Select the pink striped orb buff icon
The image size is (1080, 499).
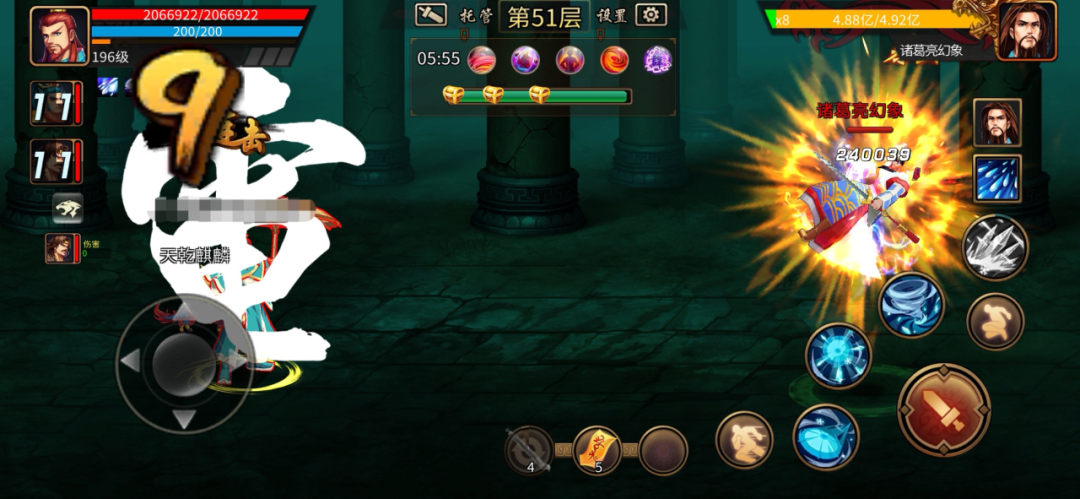[481, 60]
